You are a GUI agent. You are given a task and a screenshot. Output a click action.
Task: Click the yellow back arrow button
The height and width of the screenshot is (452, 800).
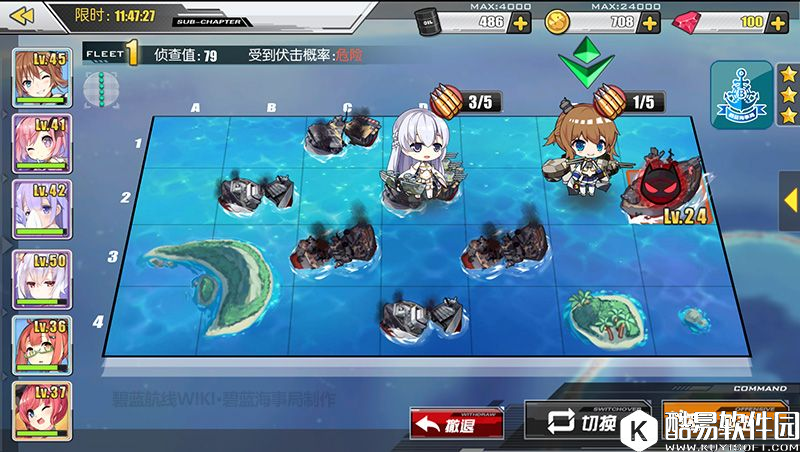22,15
